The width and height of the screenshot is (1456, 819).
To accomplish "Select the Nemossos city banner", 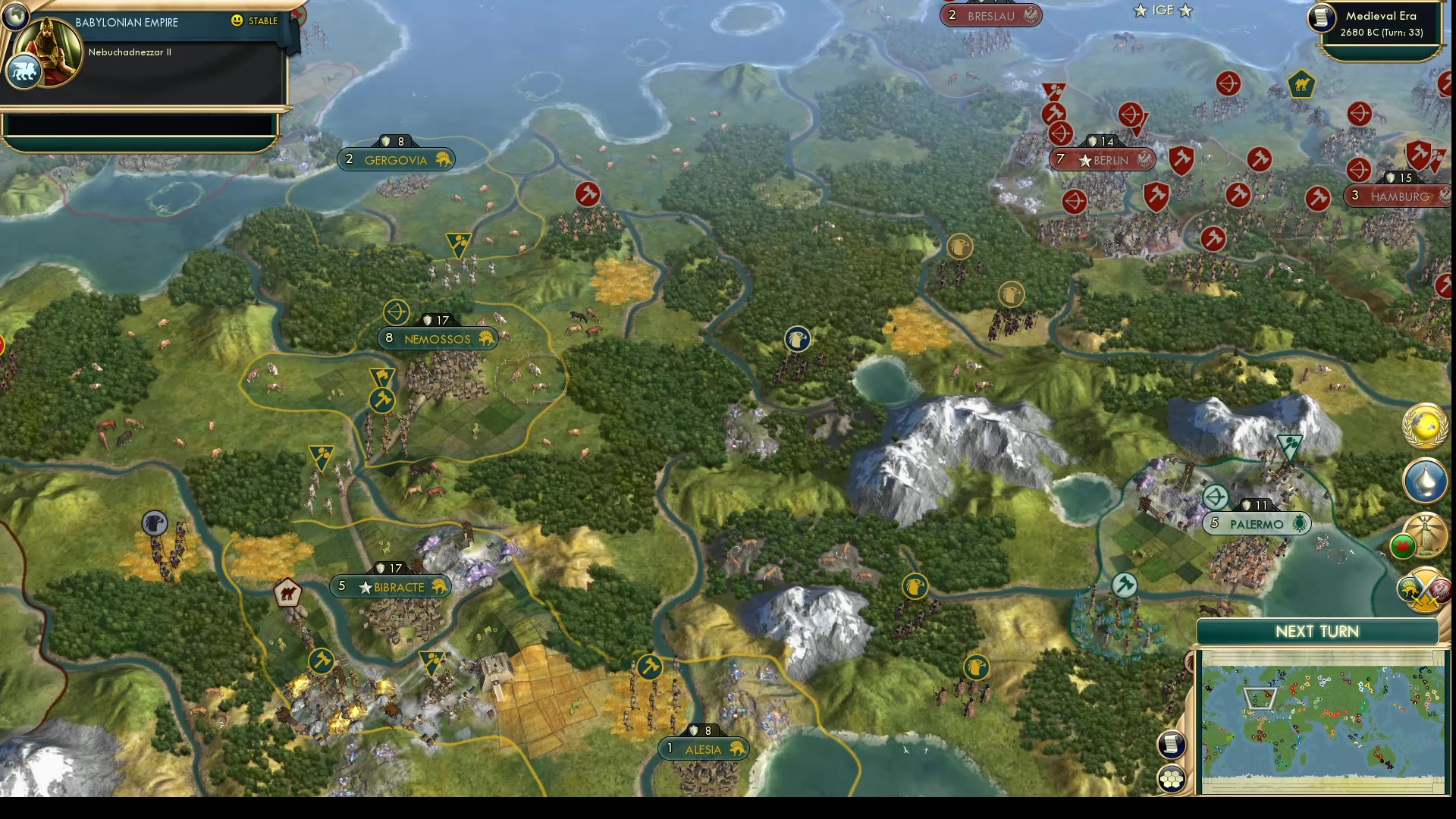I will tap(437, 339).
